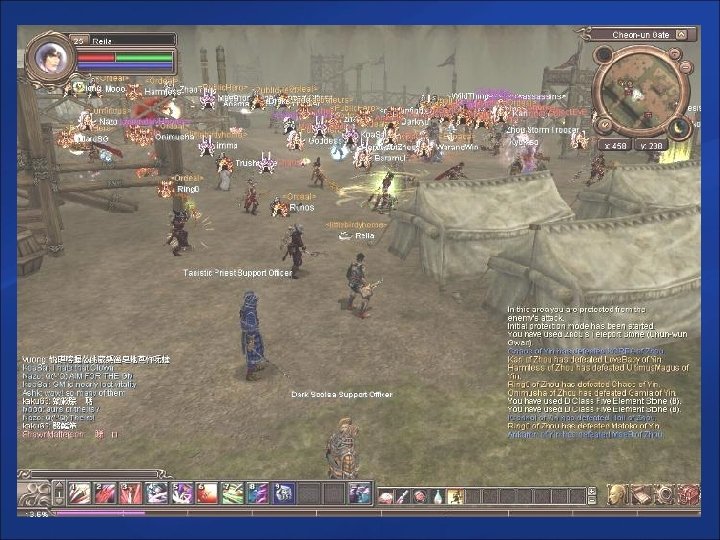Click the crescent moon button on the minimap
Viewport: 720px width, 540px height.
pyautogui.click(x=680, y=128)
